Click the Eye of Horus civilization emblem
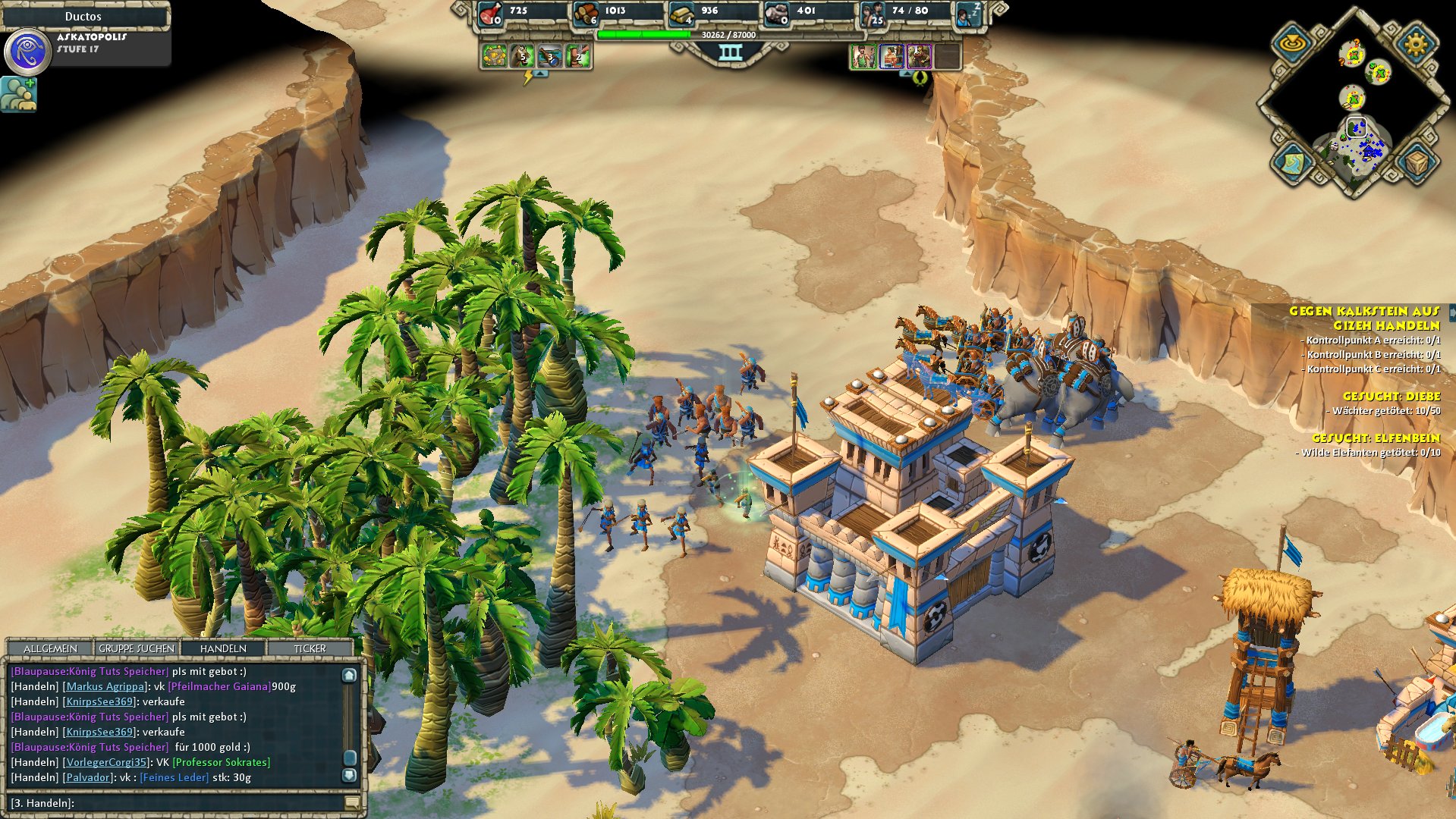Image resolution: width=1456 pixels, height=819 pixels. pos(27,52)
